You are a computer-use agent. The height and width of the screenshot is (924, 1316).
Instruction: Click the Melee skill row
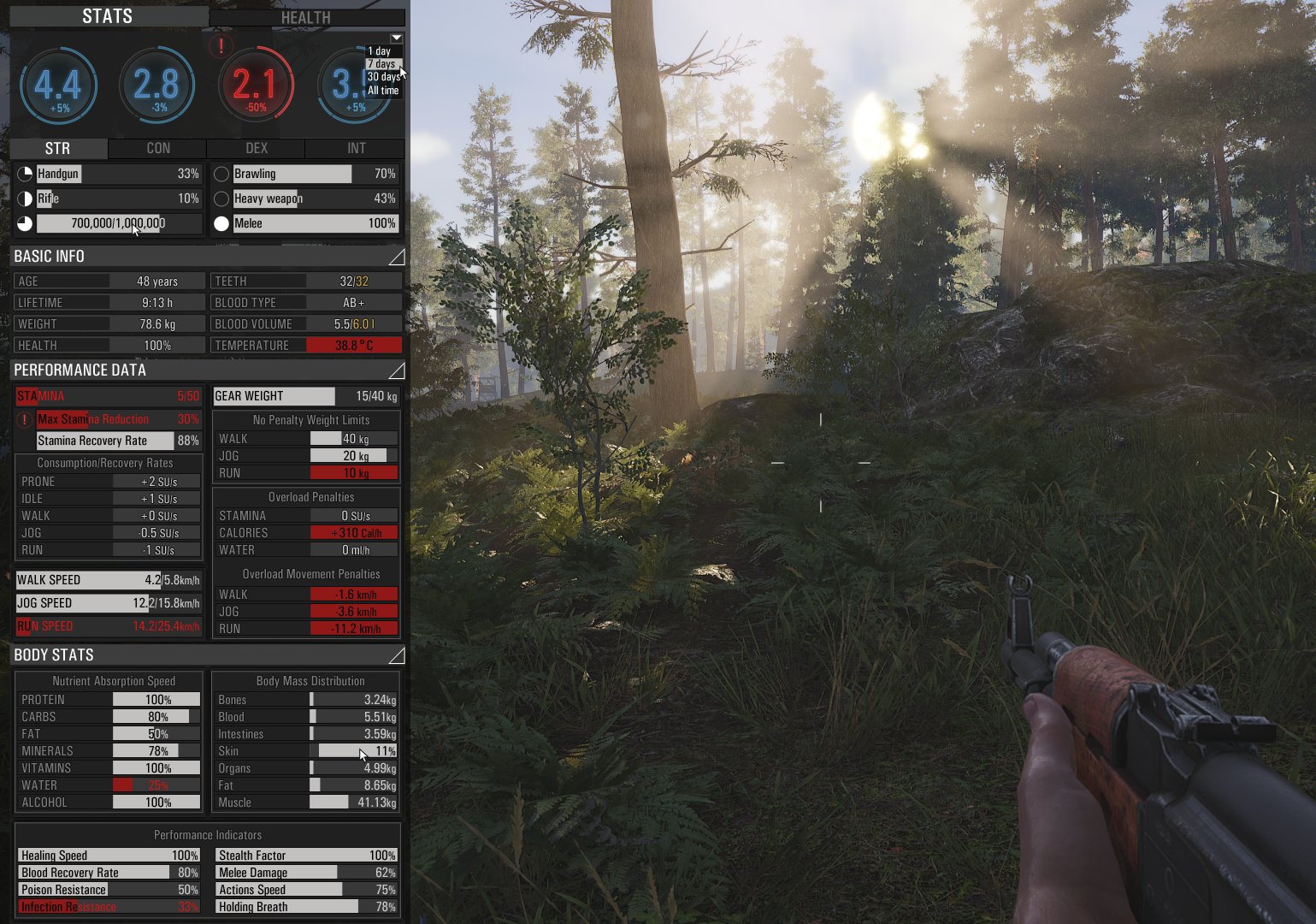click(314, 223)
